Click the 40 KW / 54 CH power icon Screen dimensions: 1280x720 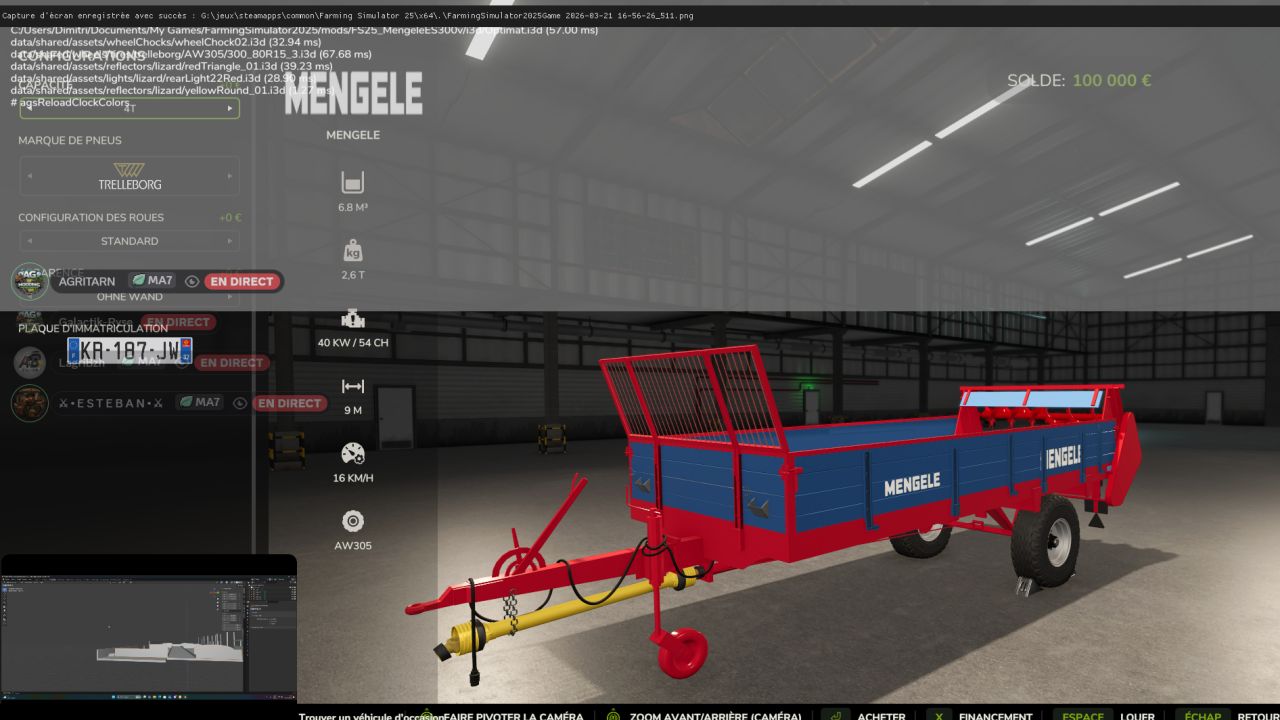coord(352,316)
